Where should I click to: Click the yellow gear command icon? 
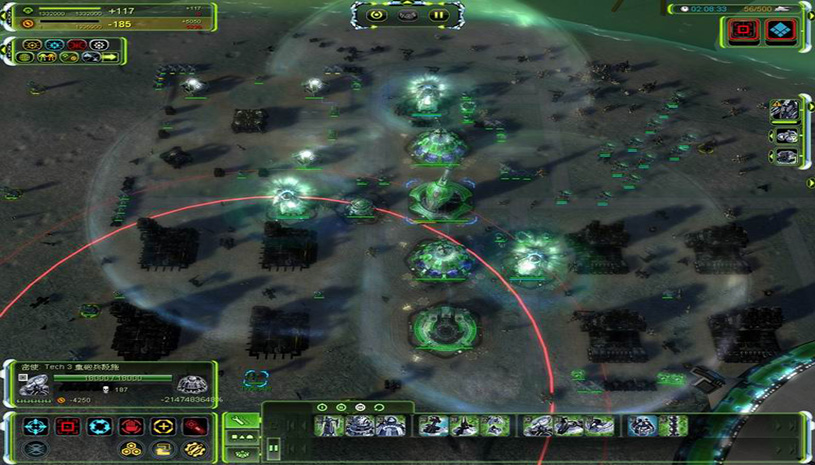194,449
